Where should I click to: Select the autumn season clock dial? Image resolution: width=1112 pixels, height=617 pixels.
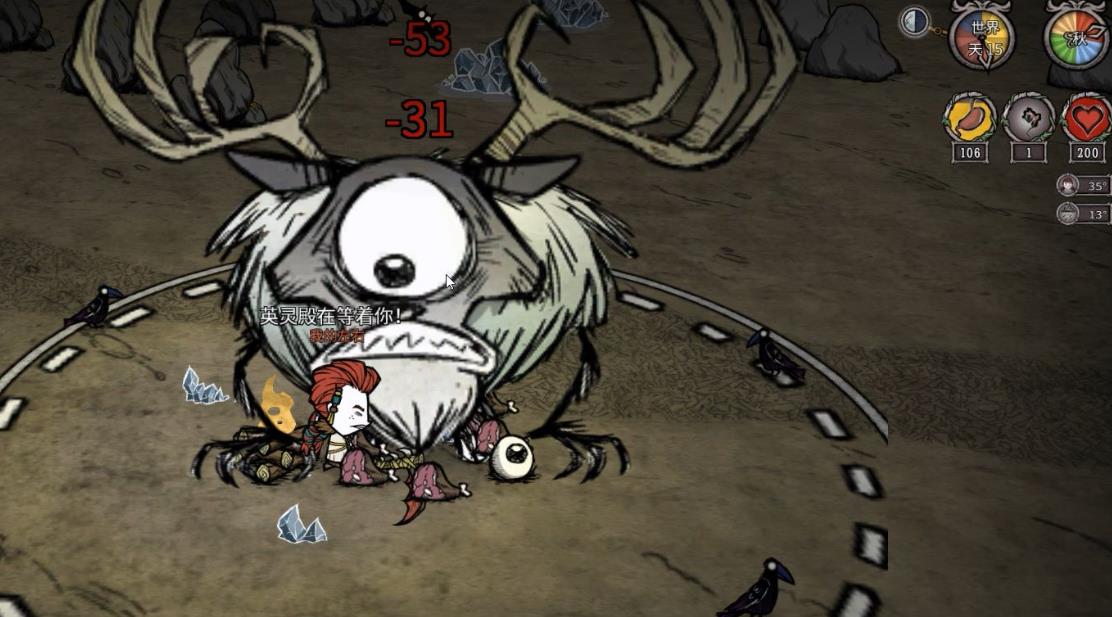[1077, 39]
